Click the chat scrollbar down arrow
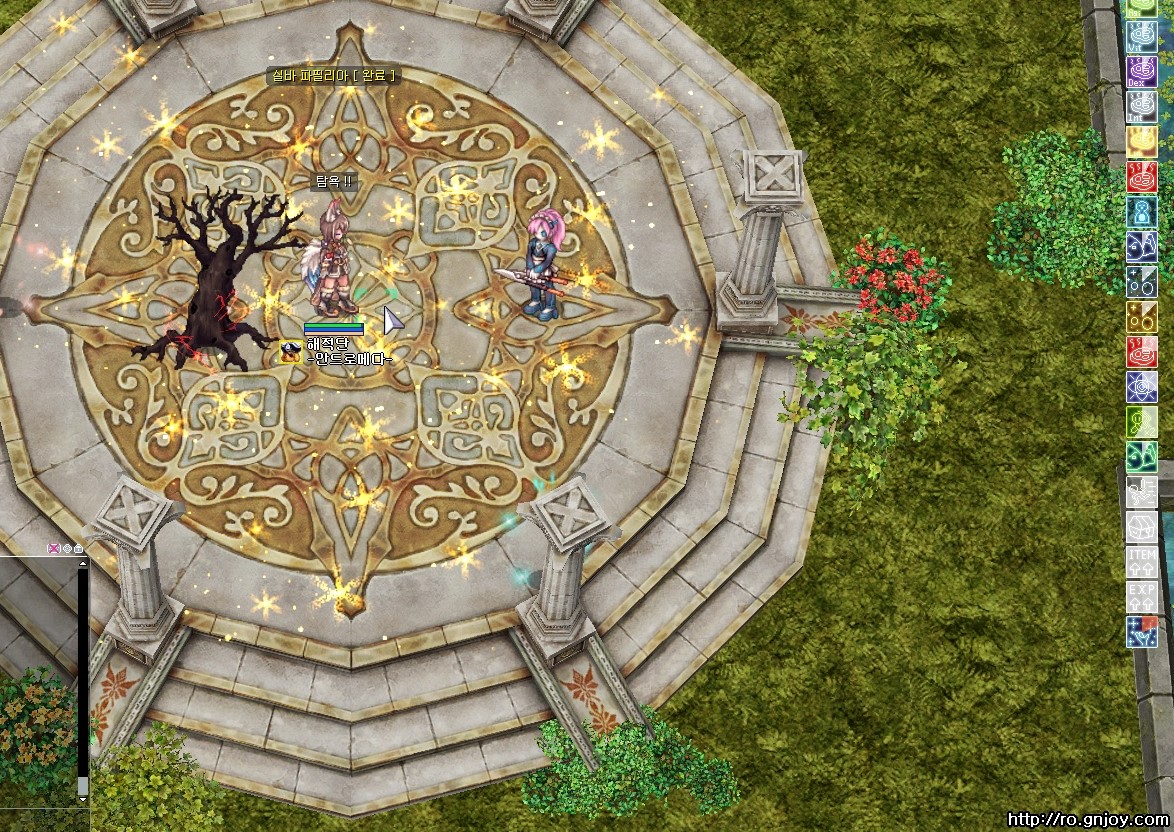 coord(83,800)
